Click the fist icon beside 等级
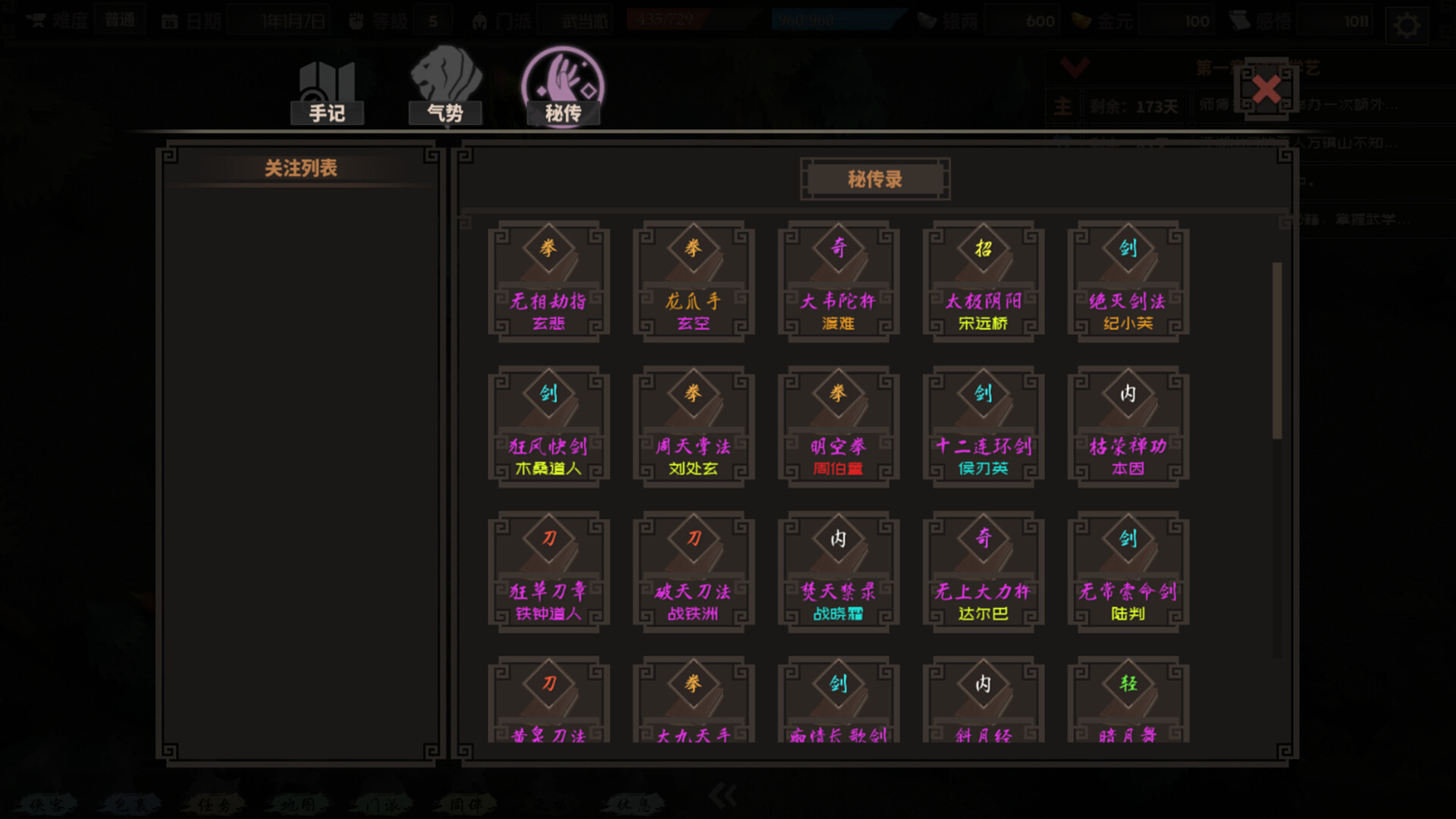The height and width of the screenshot is (819, 1456). [354, 19]
